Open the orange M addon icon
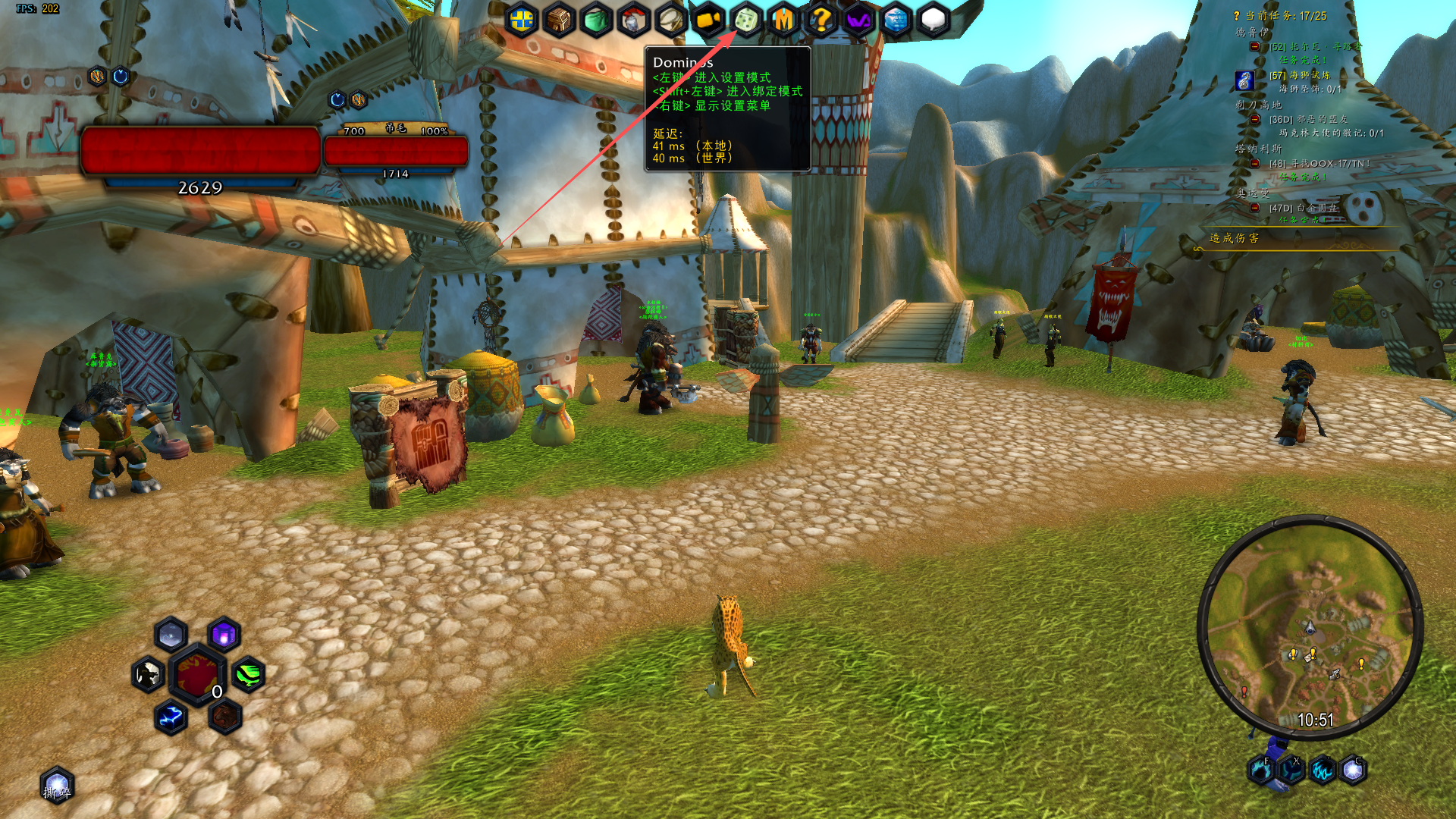1456x819 pixels. click(x=783, y=20)
